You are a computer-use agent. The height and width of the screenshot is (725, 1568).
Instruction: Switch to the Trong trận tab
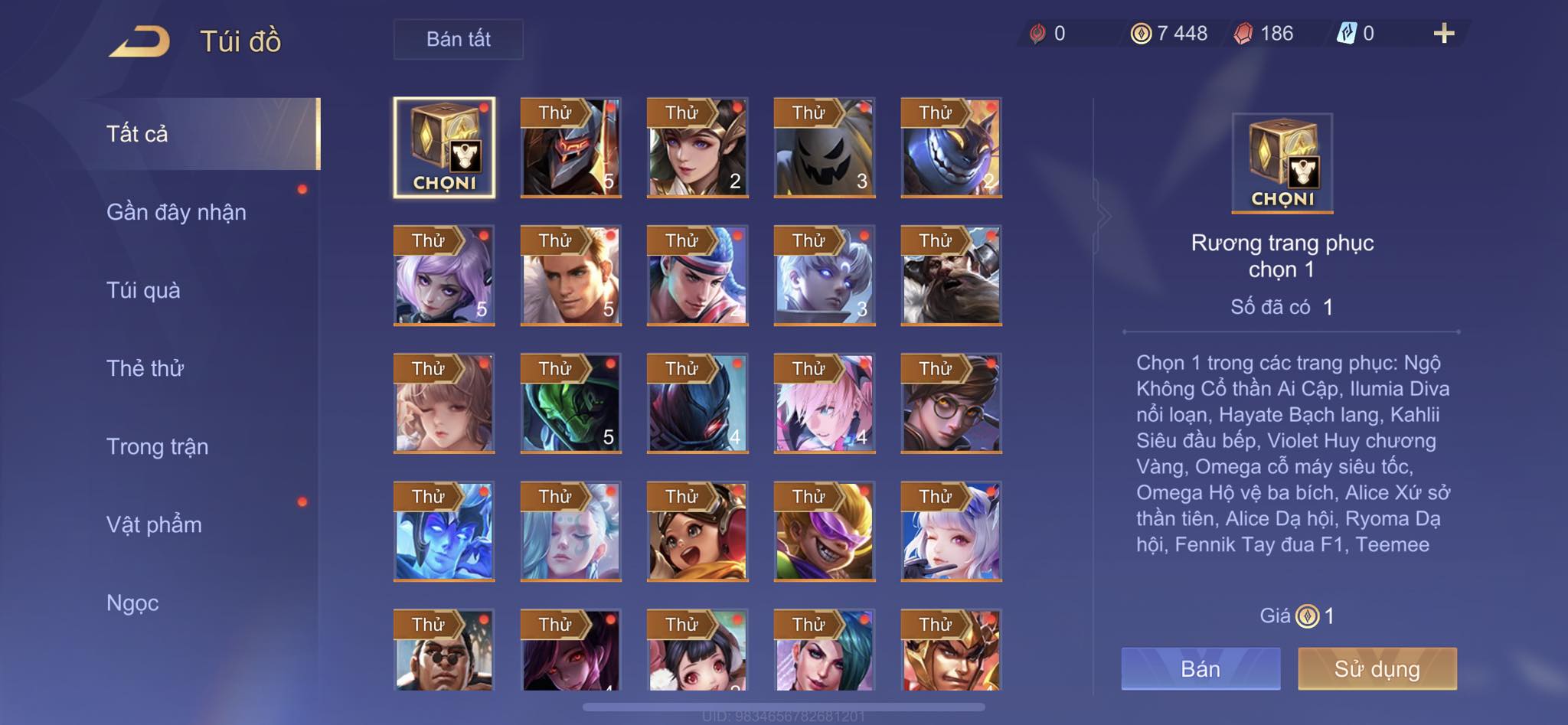[157, 446]
